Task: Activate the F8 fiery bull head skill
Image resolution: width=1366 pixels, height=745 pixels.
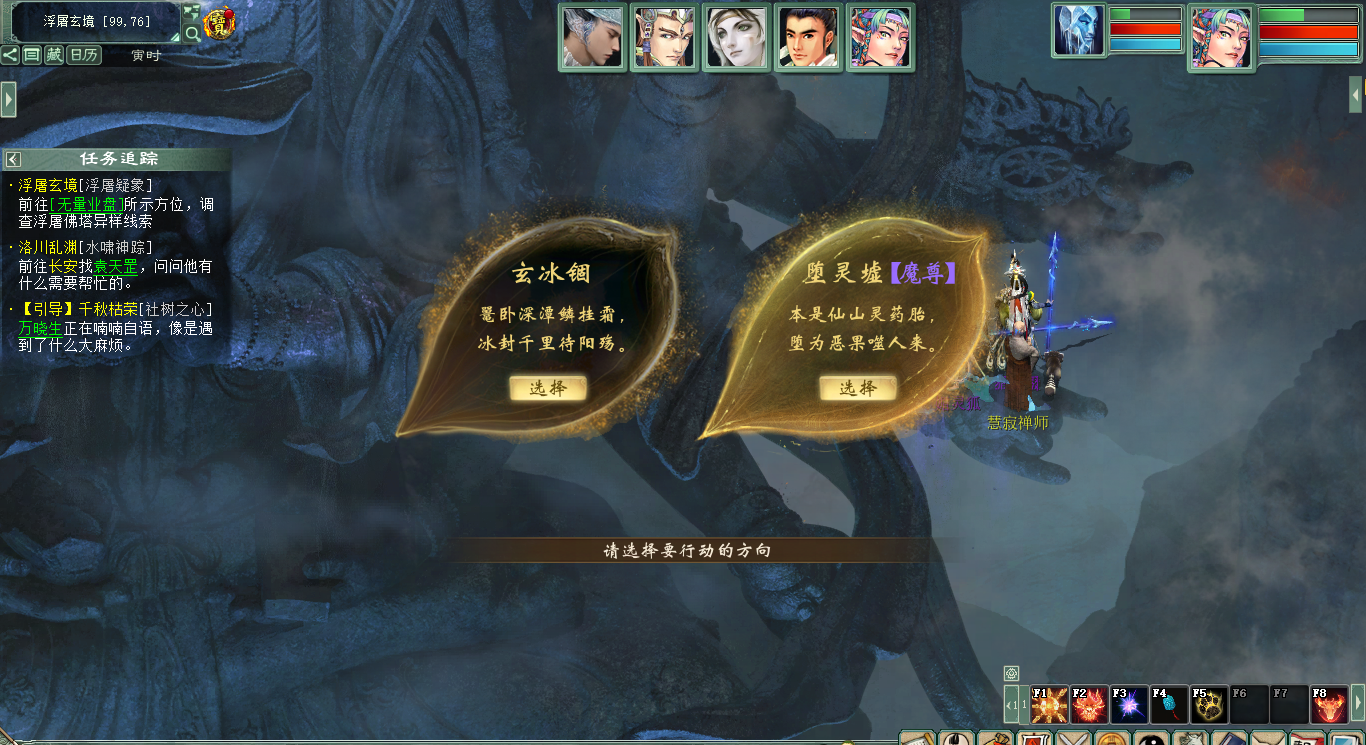Action: point(1329,705)
